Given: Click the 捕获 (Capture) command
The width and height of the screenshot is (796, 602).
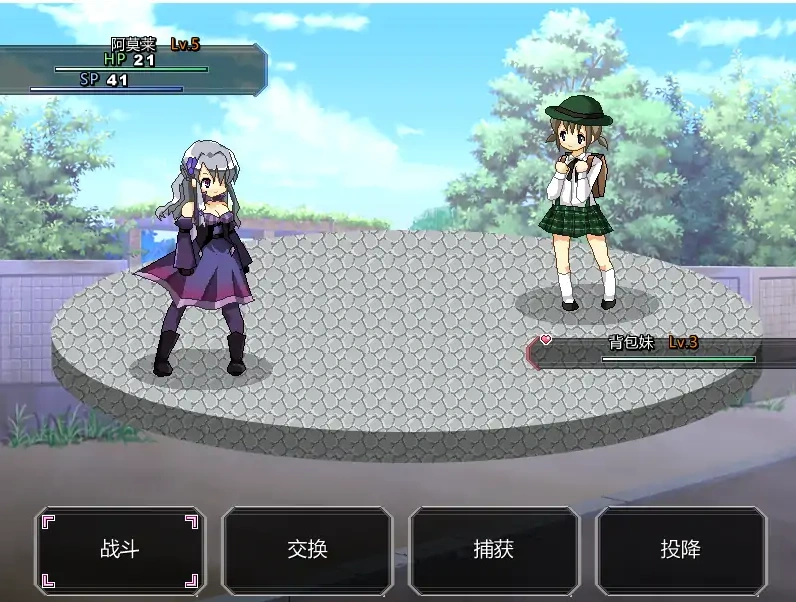Looking at the screenshot, I should pos(494,550).
